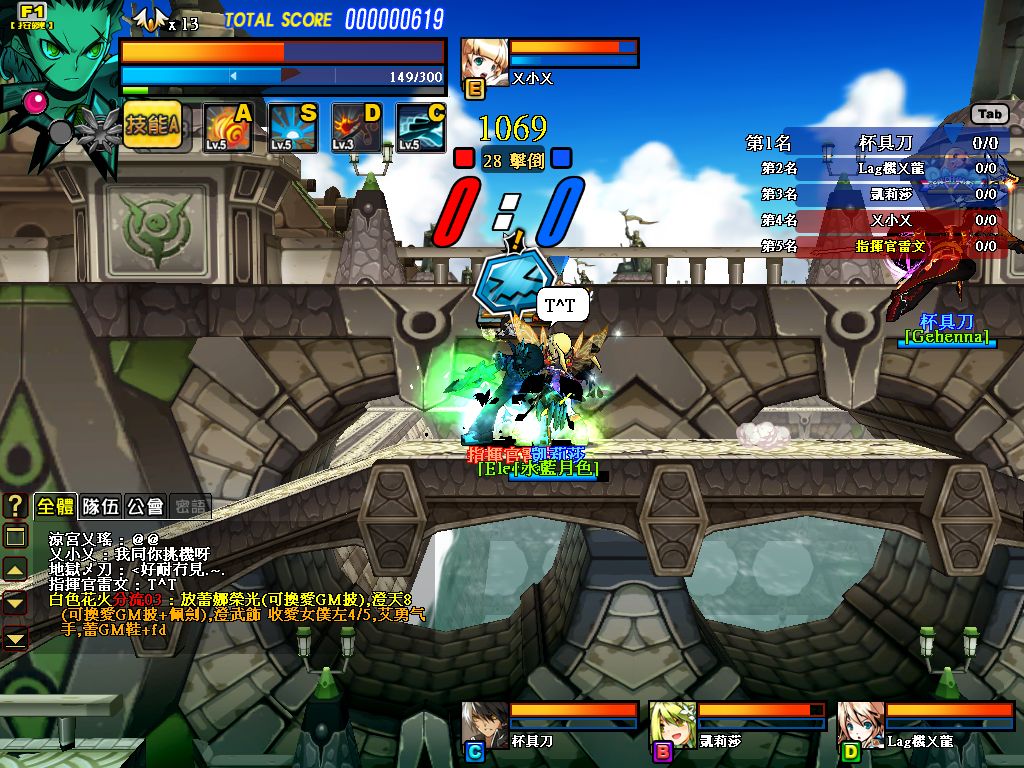Toggle the chat window size button
1024x768 pixels.
click(x=16, y=537)
